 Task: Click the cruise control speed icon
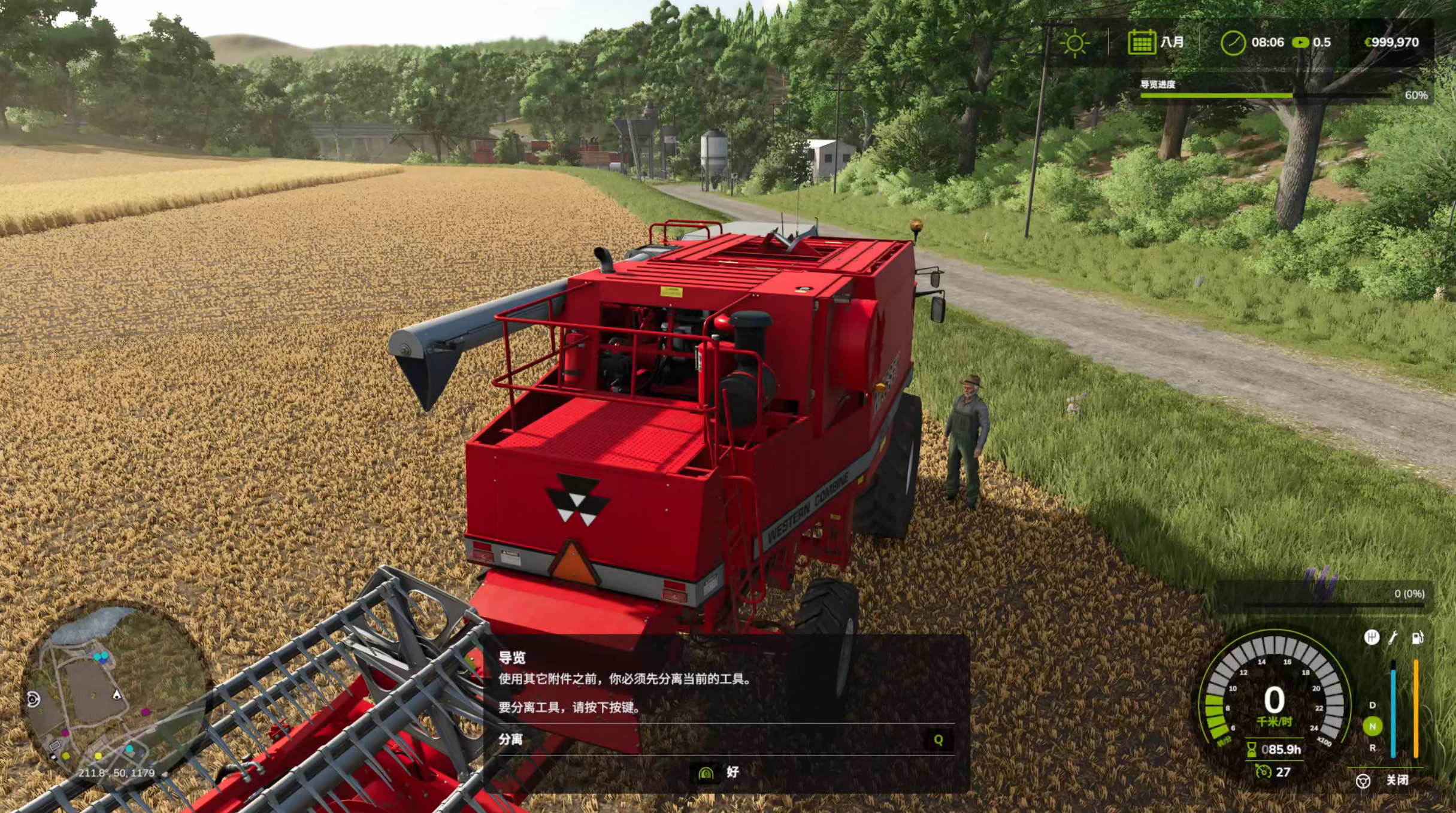[1263, 772]
